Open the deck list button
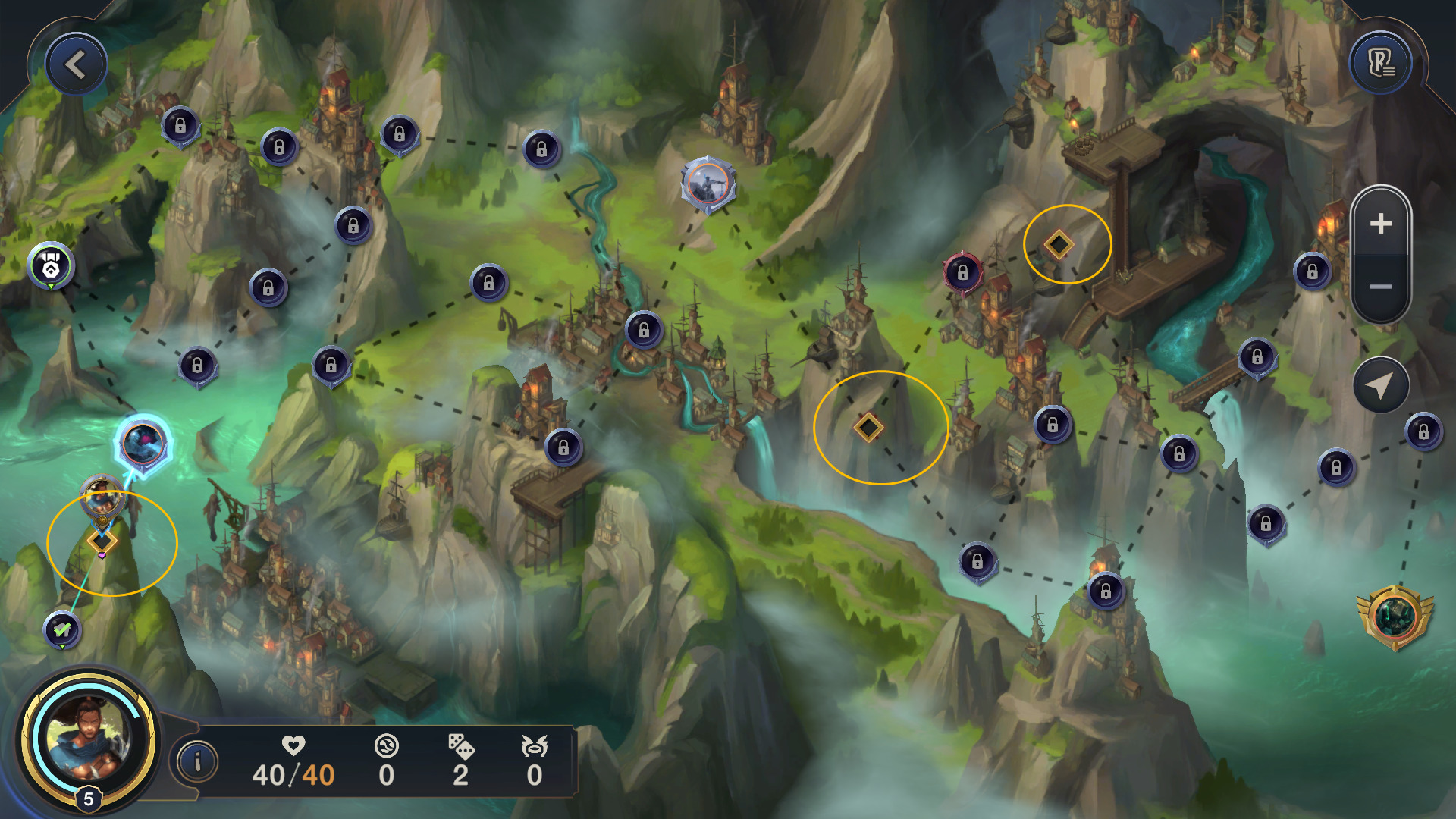 point(1380,64)
